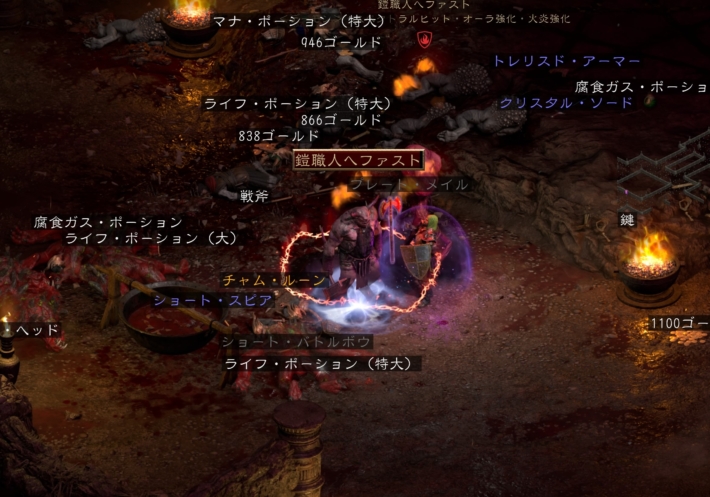This screenshot has height=497, width=710.
Task: Pick up the チャム・ルーン rune label
Action: 274,280
